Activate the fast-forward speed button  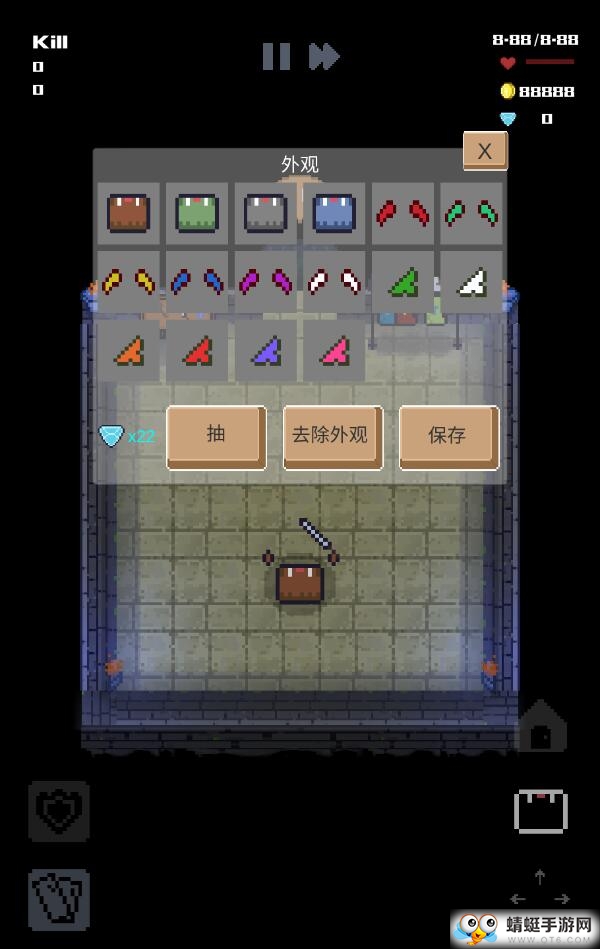(x=323, y=56)
